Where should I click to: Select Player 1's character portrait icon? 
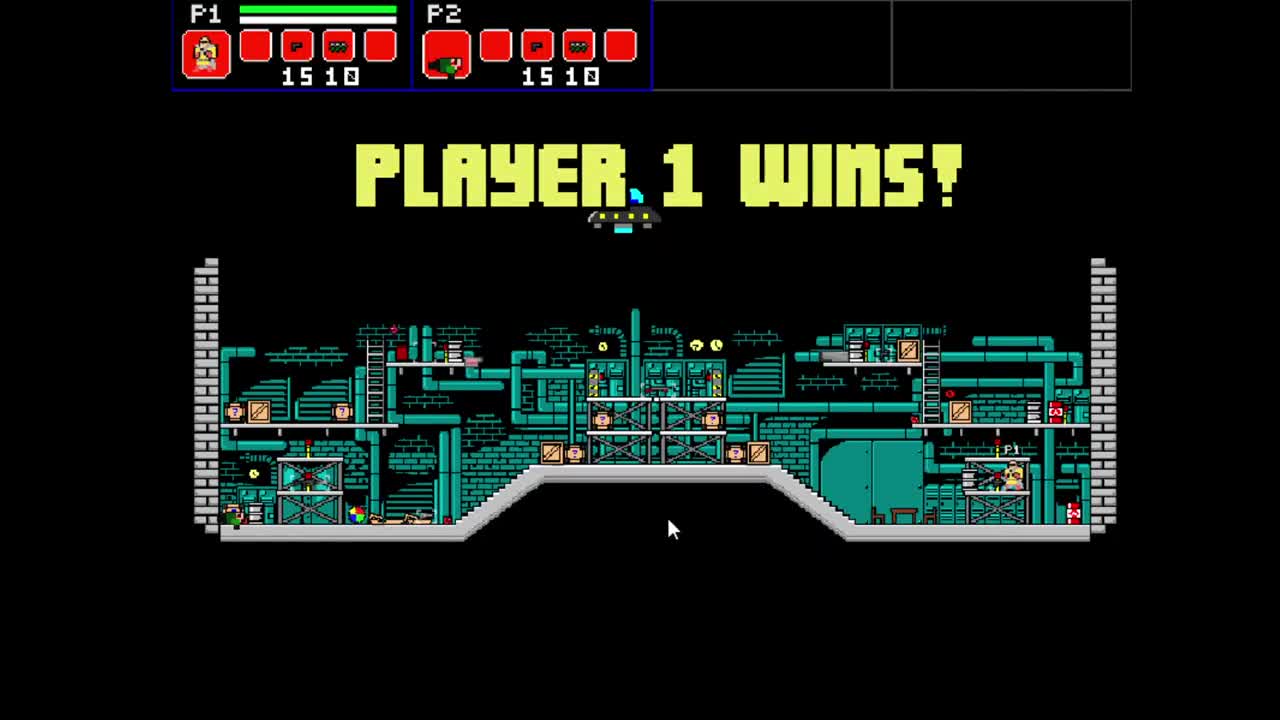point(205,54)
